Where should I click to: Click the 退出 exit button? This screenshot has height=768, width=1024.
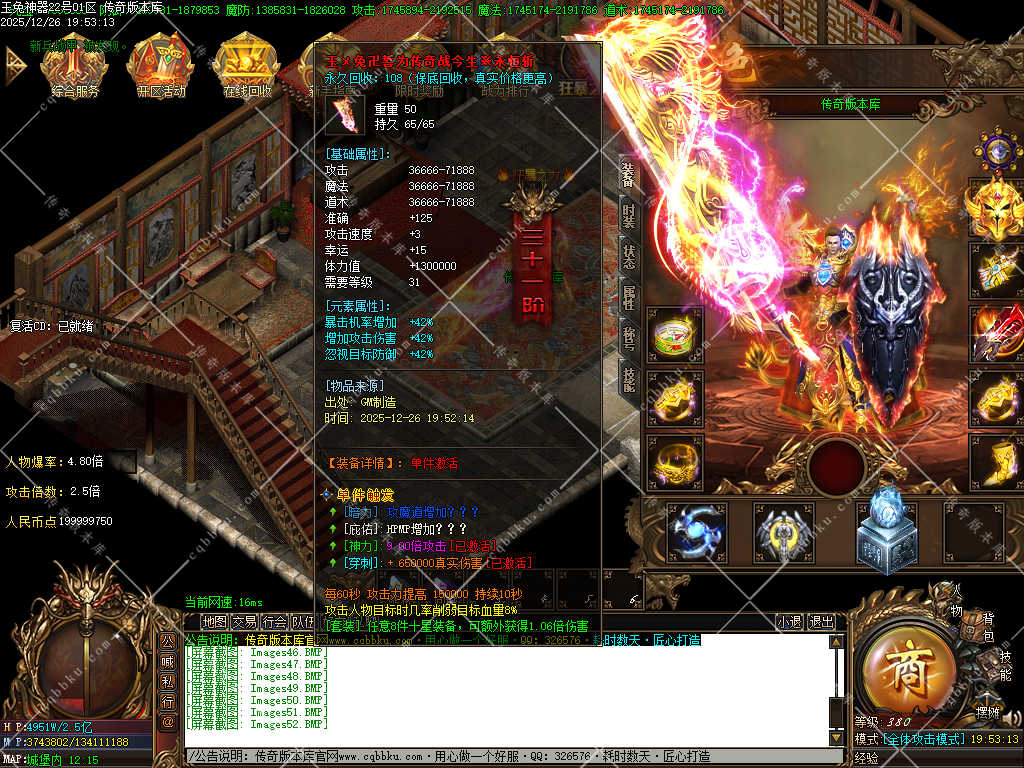click(822, 622)
